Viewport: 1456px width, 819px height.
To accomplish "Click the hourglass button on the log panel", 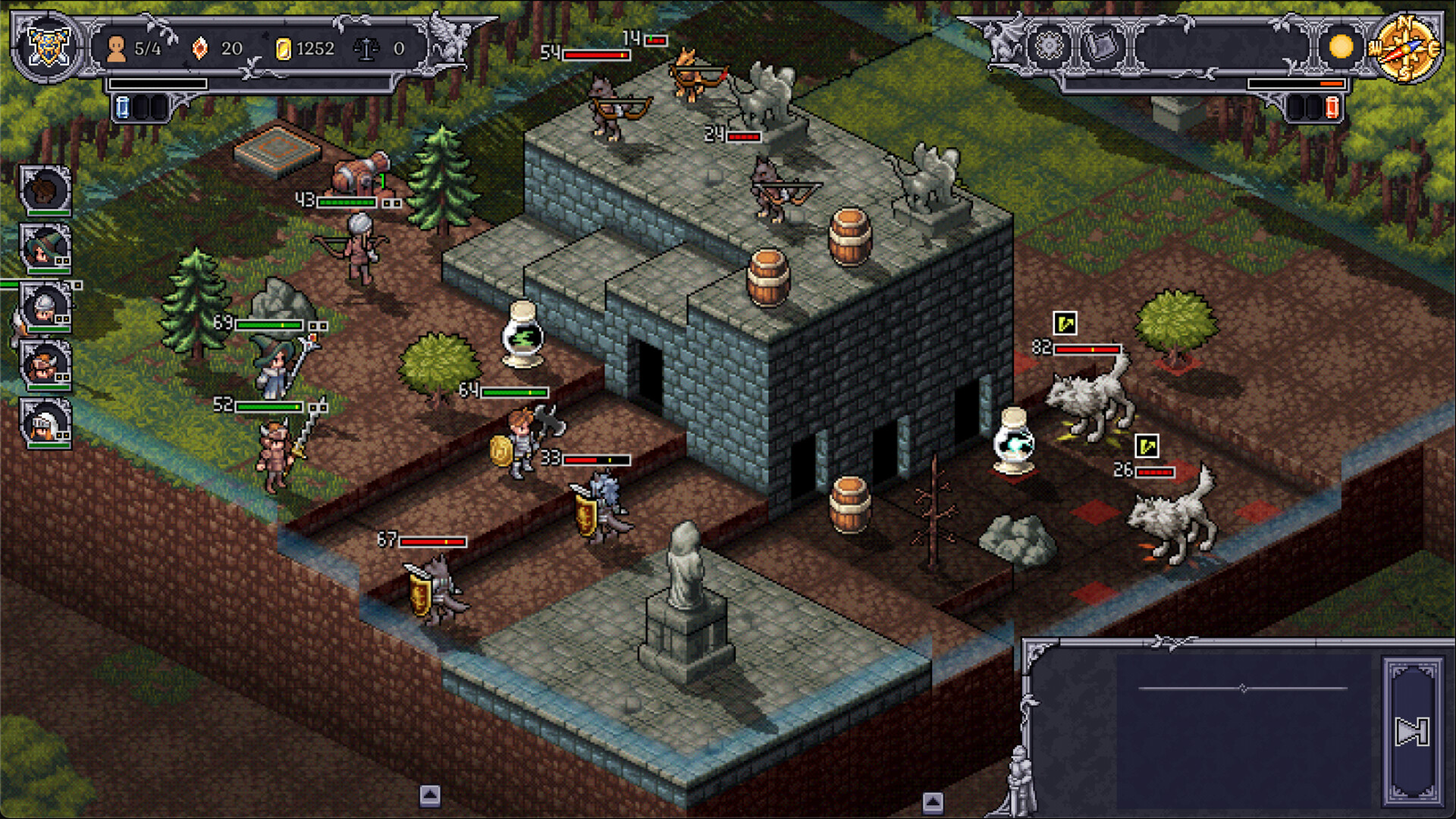I will point(1413,732).
